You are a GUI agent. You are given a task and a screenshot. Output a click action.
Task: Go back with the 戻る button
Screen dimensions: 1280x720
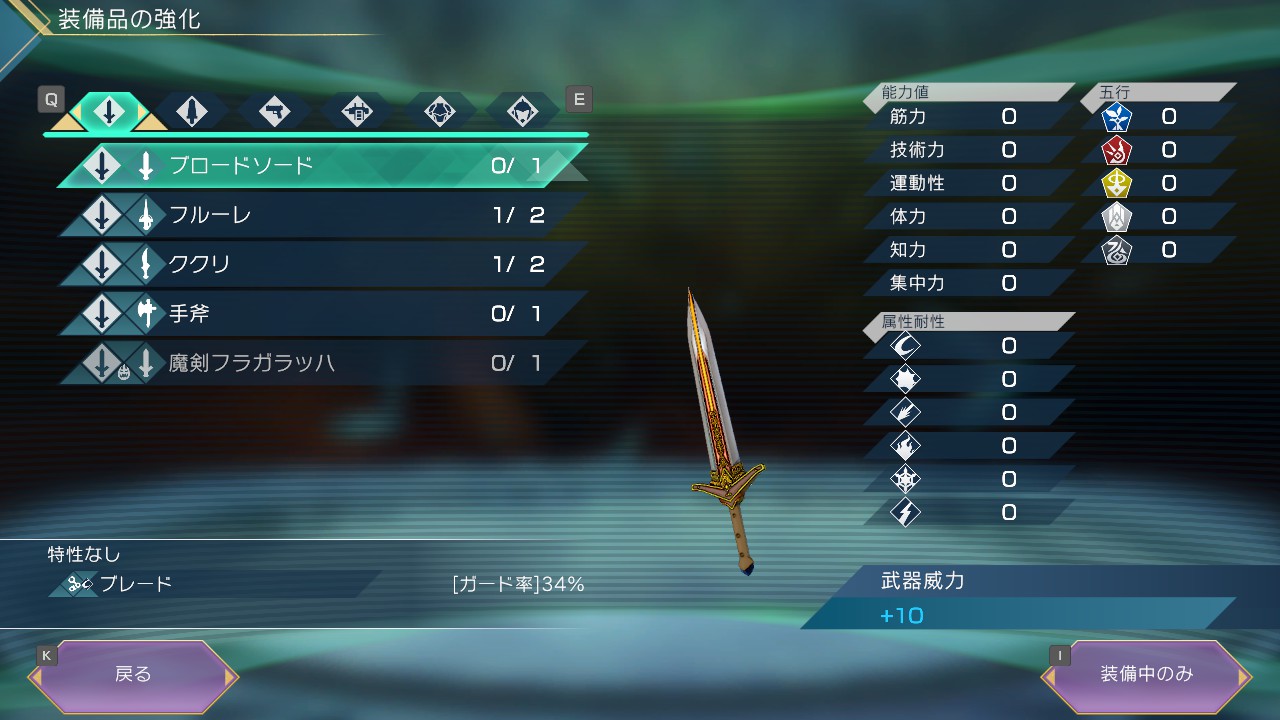pyautogui.click(x=133, y=675)
